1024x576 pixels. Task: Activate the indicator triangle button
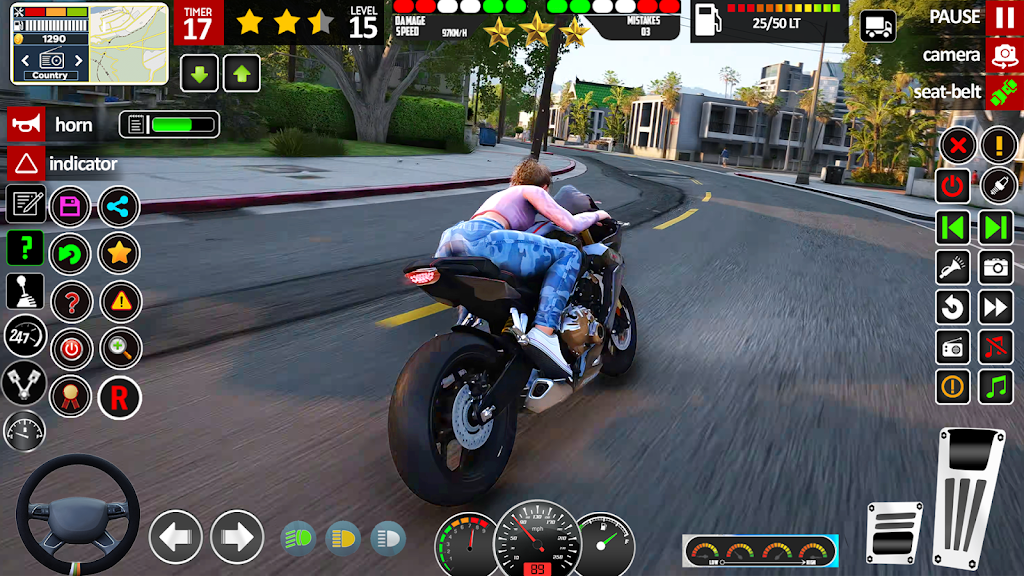point(24,163)
